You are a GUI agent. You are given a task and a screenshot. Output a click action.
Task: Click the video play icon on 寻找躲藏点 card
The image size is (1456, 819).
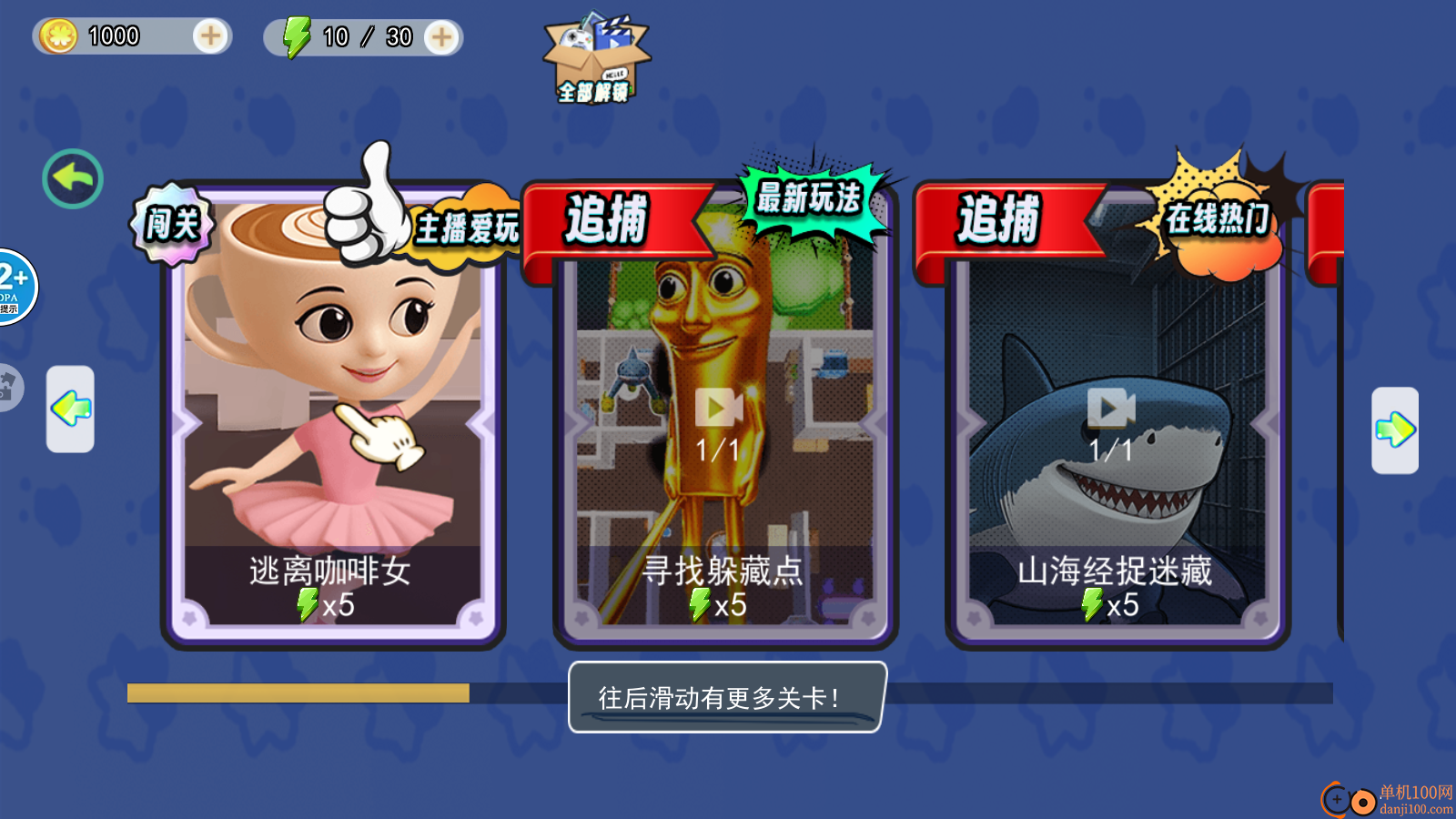point(717,409)
